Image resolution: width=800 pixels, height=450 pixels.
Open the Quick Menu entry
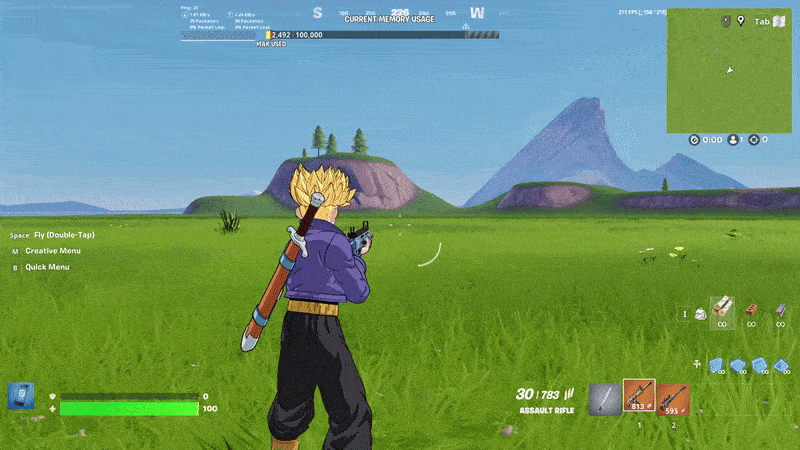[x=47, y=267]
